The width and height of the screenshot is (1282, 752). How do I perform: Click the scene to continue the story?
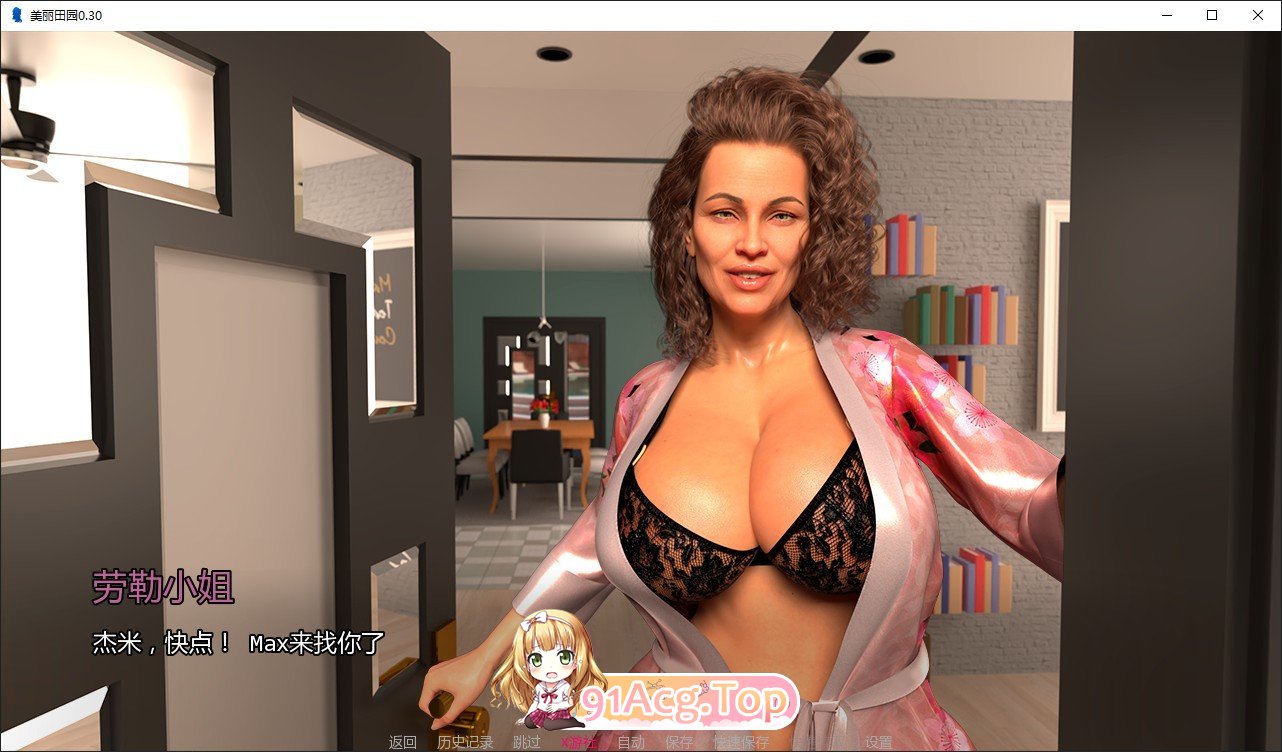pyautogui.click(x=640, y=350)
